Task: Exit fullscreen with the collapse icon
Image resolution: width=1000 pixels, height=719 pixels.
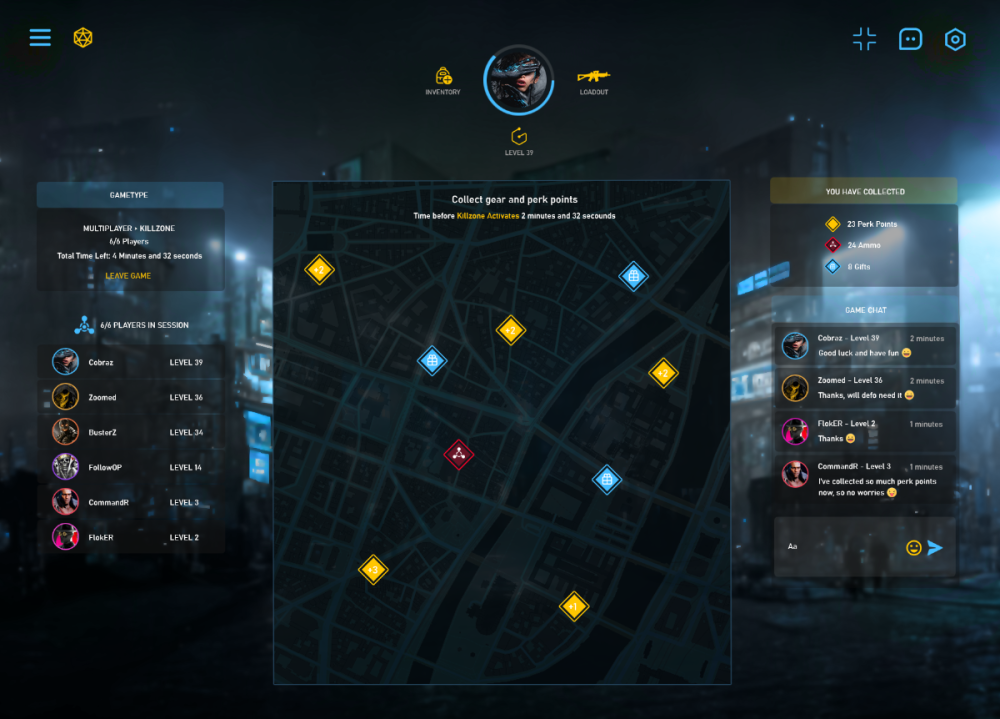Action: (864, 39)
